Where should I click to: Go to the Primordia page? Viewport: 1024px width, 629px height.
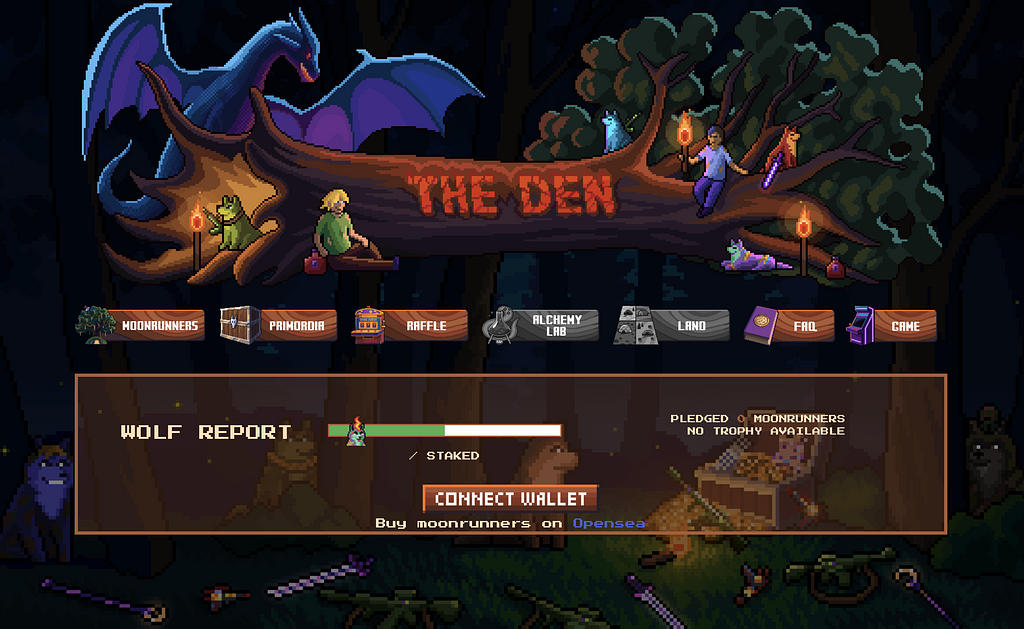coord(280,325)
